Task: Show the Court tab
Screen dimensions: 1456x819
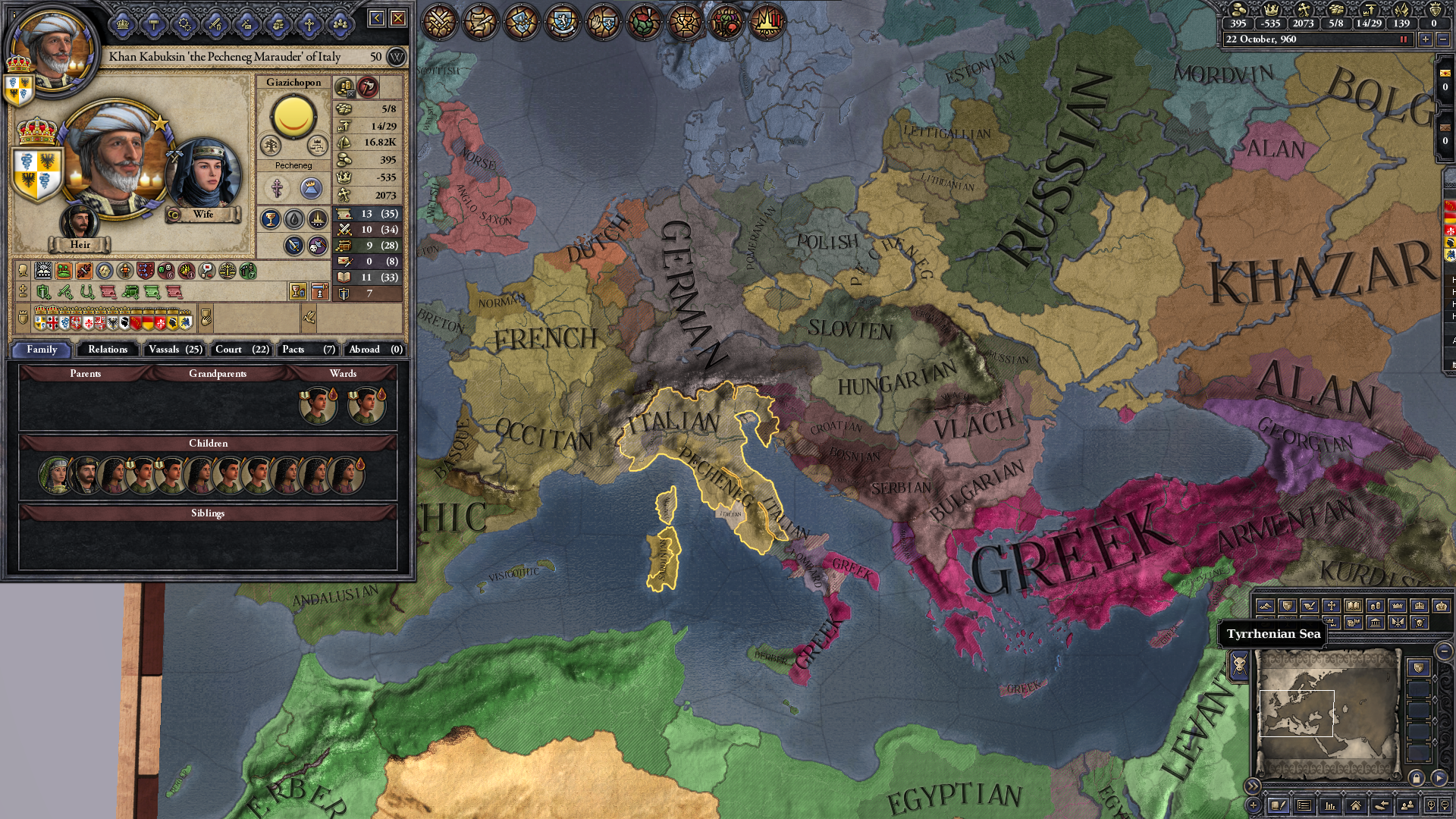Action: (x=242, y=350)
